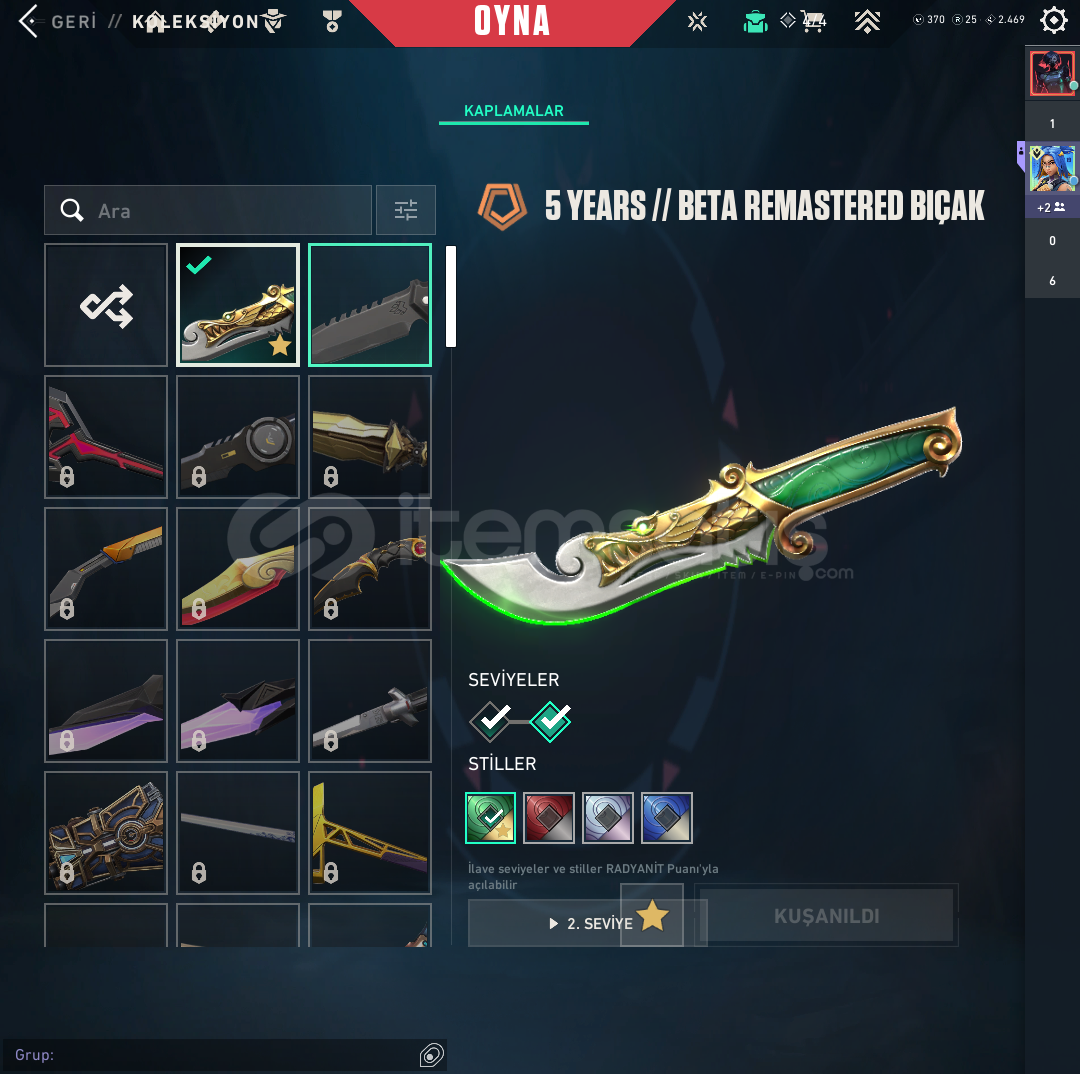Viewport: 1080px width, 1074px height.
Task: Select the random shuffle skin tile
Action: pyautogui.click(x=106, y=305)
